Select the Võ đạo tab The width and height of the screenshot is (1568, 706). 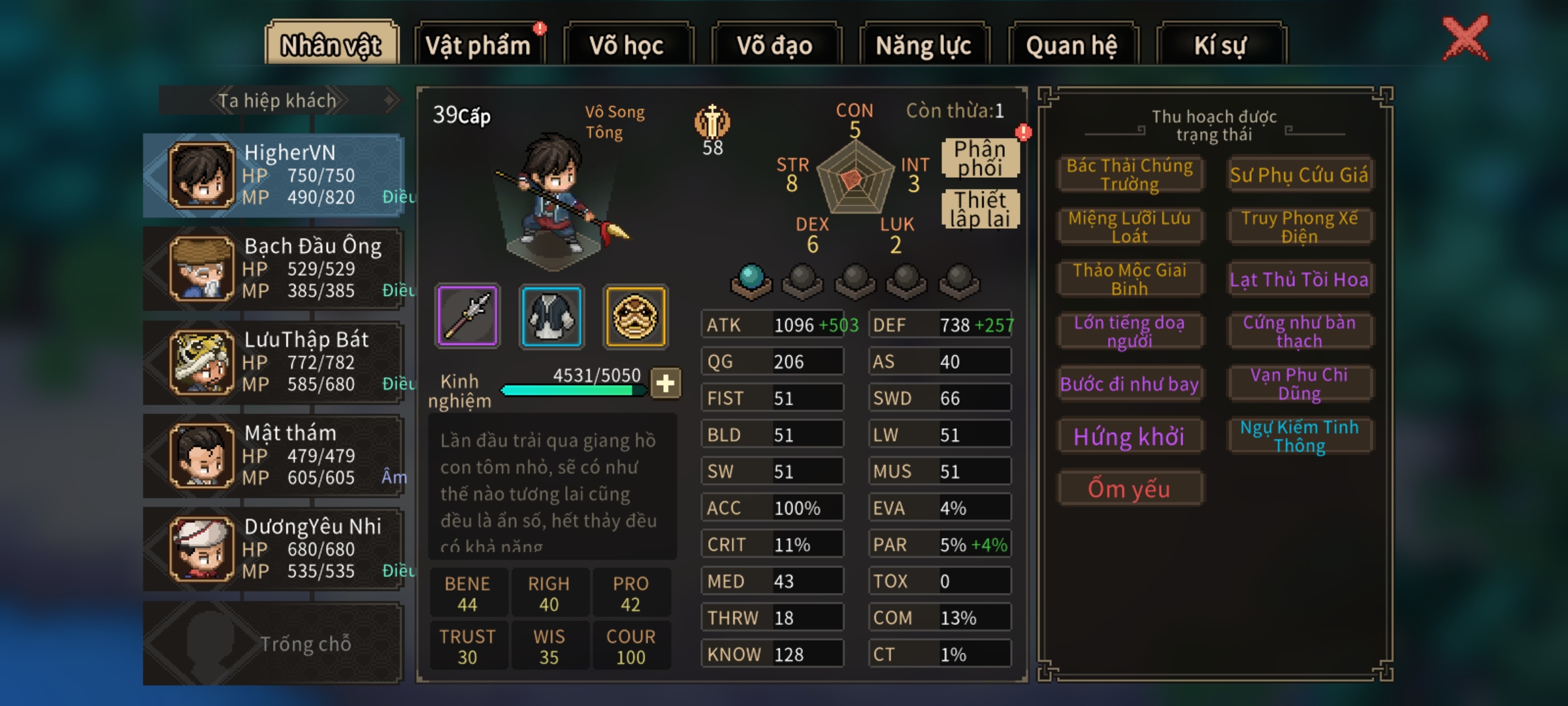point(775,44)
